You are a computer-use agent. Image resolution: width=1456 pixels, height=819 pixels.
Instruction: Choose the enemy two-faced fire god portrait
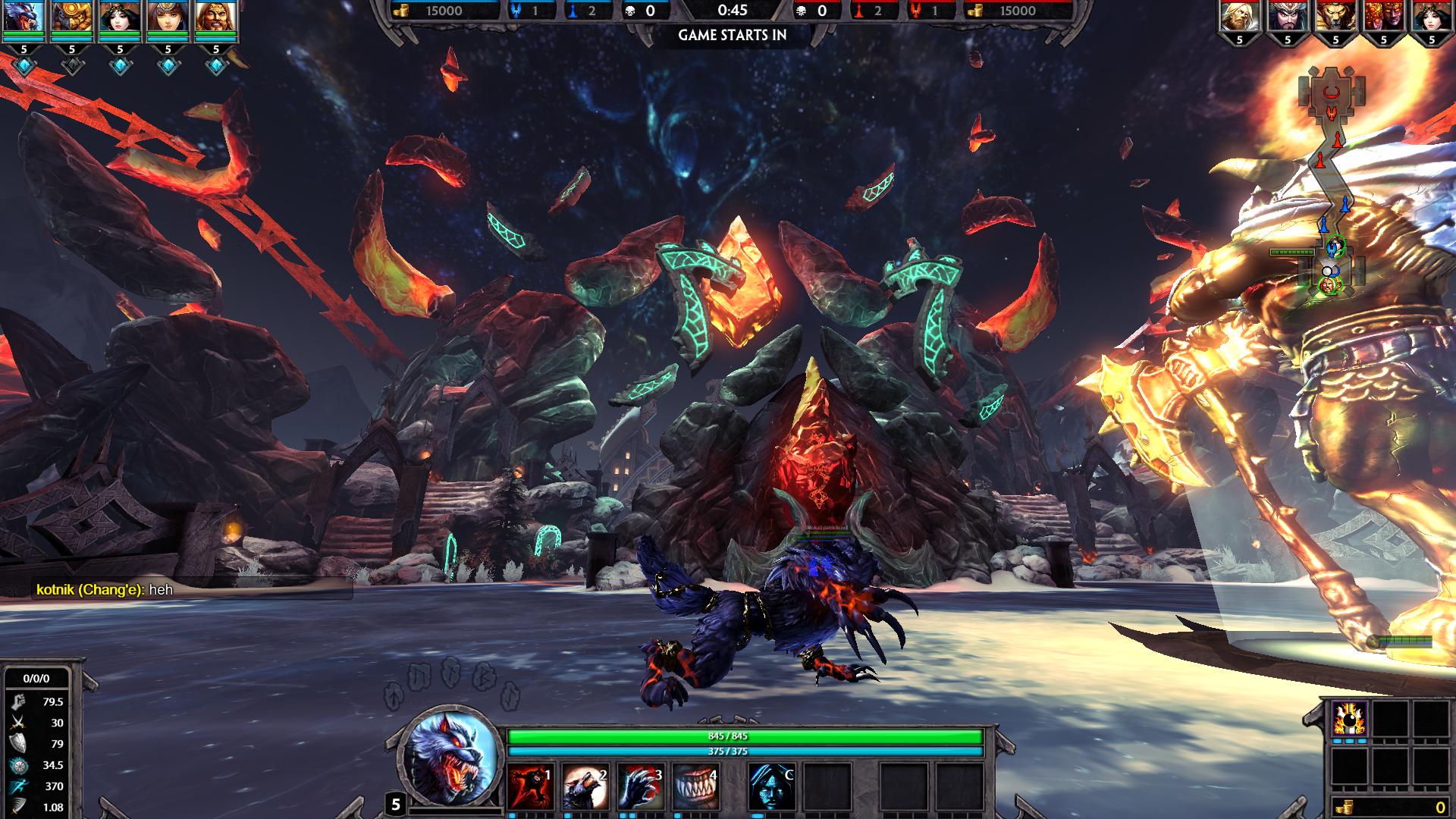[x=1383, y=17]
